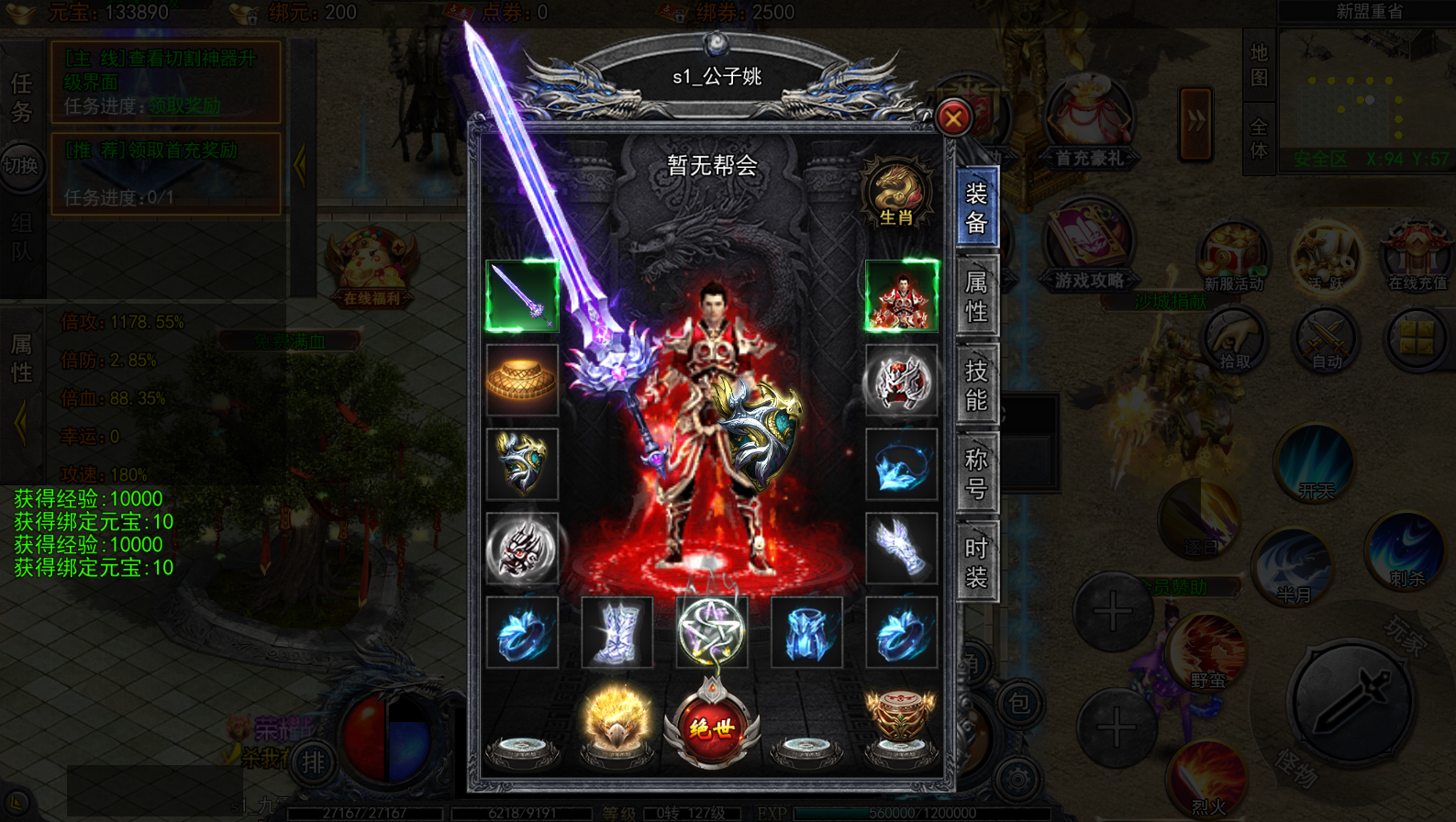Open the 技能 skills tab

pyautogui.click(x=976, y=385)
